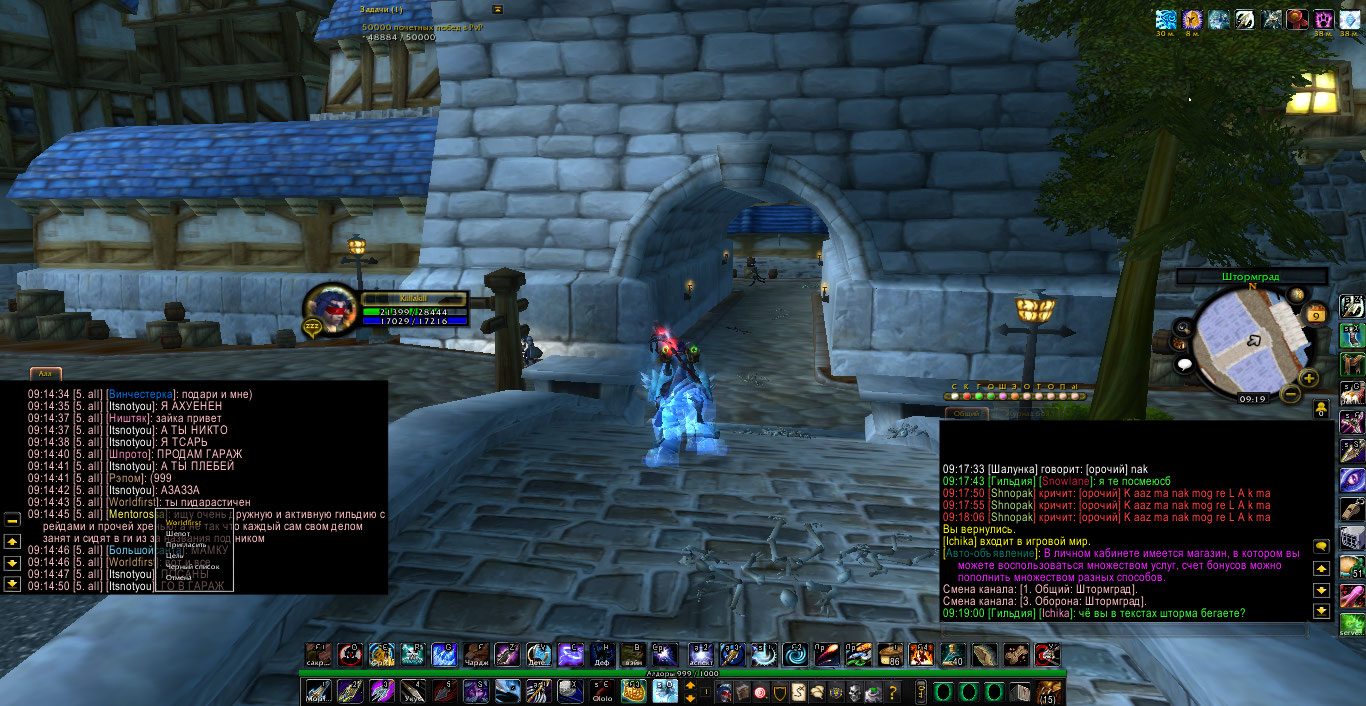Click the action bar page up arrow

pos(690,686)
